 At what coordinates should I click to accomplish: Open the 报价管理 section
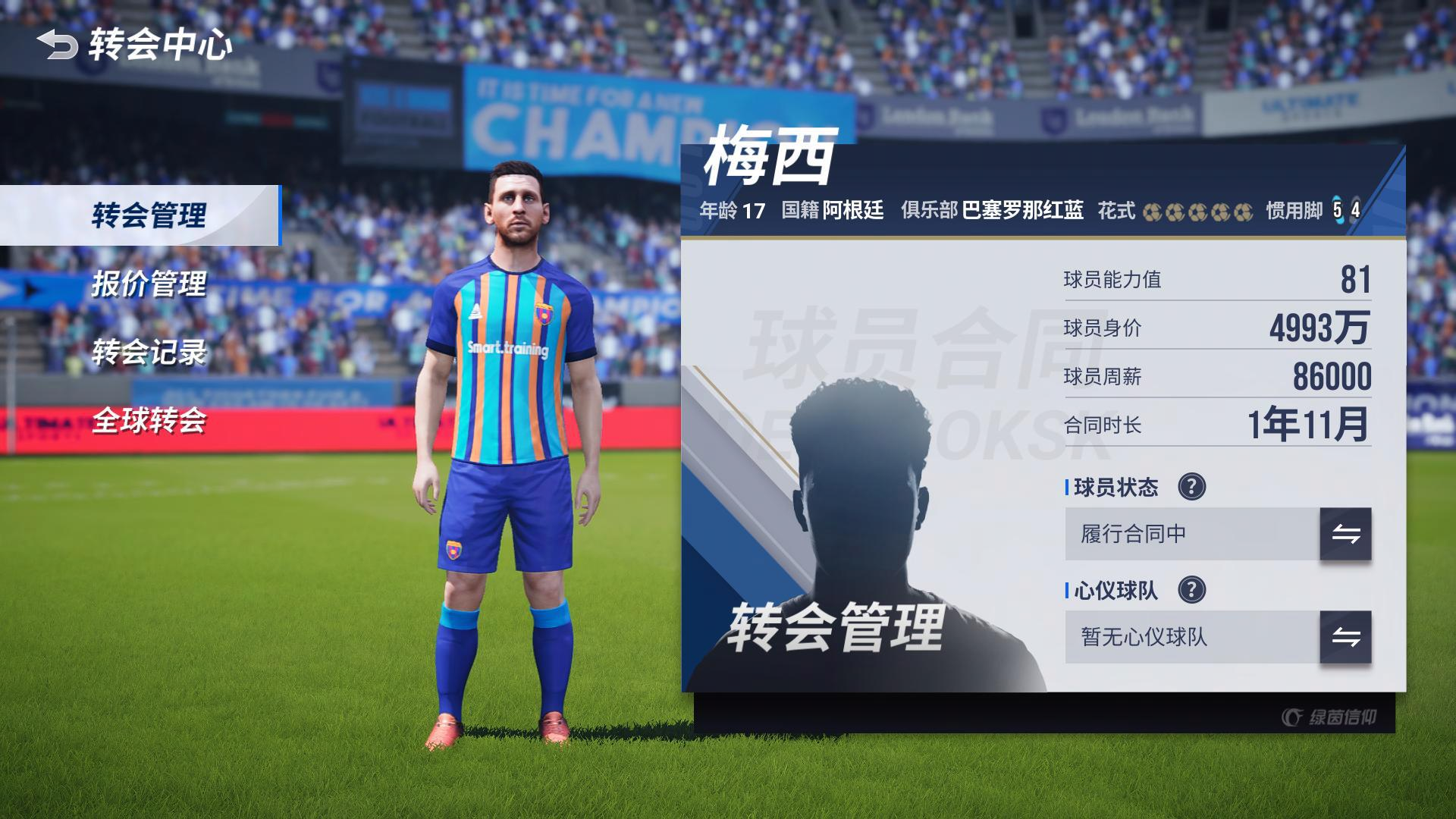tap(149, 284)
